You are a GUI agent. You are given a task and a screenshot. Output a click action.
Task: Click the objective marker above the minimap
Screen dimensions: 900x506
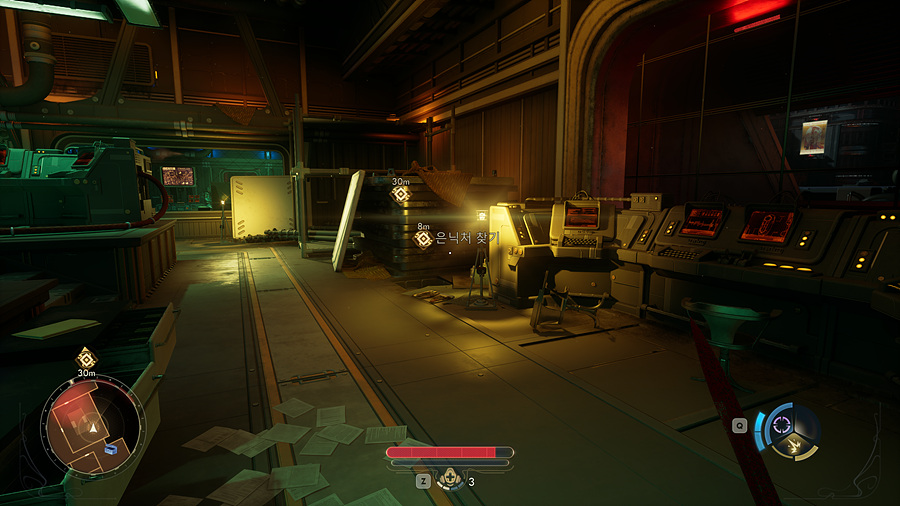(x=86, y=358)
